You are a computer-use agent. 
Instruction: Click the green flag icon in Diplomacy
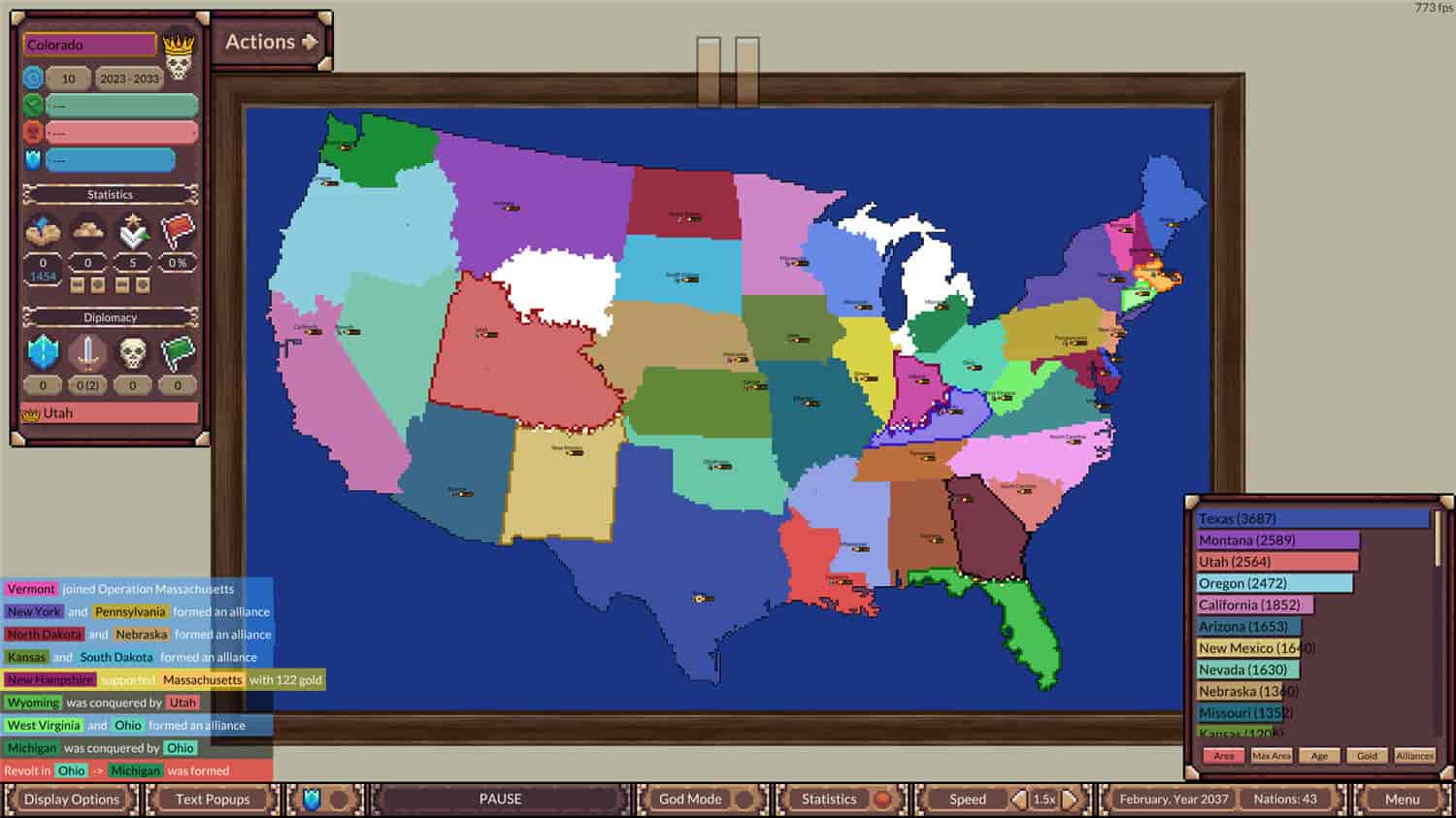177,351
